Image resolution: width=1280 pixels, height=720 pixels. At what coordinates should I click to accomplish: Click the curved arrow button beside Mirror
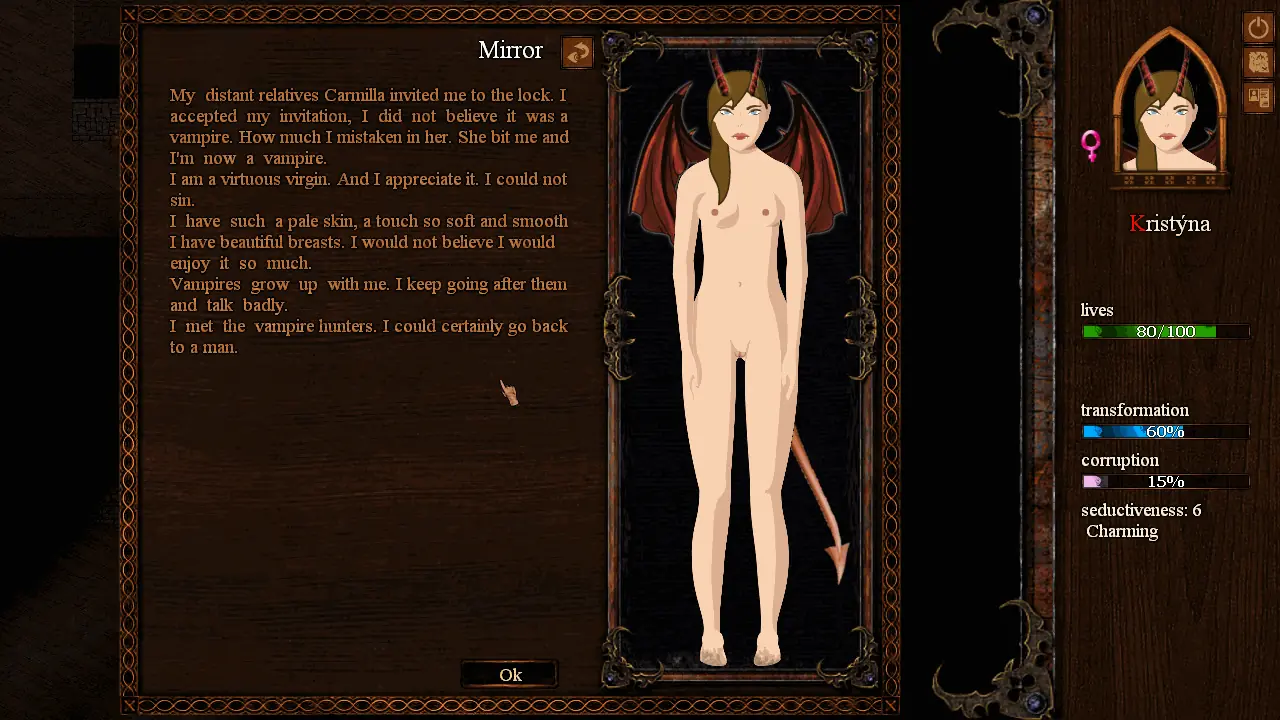(577, 52)
